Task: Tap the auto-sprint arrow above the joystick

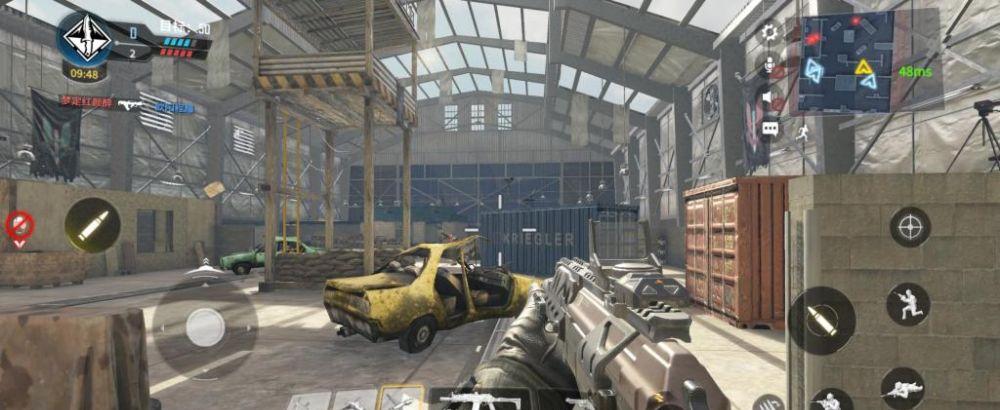Action: click(204, 265)
